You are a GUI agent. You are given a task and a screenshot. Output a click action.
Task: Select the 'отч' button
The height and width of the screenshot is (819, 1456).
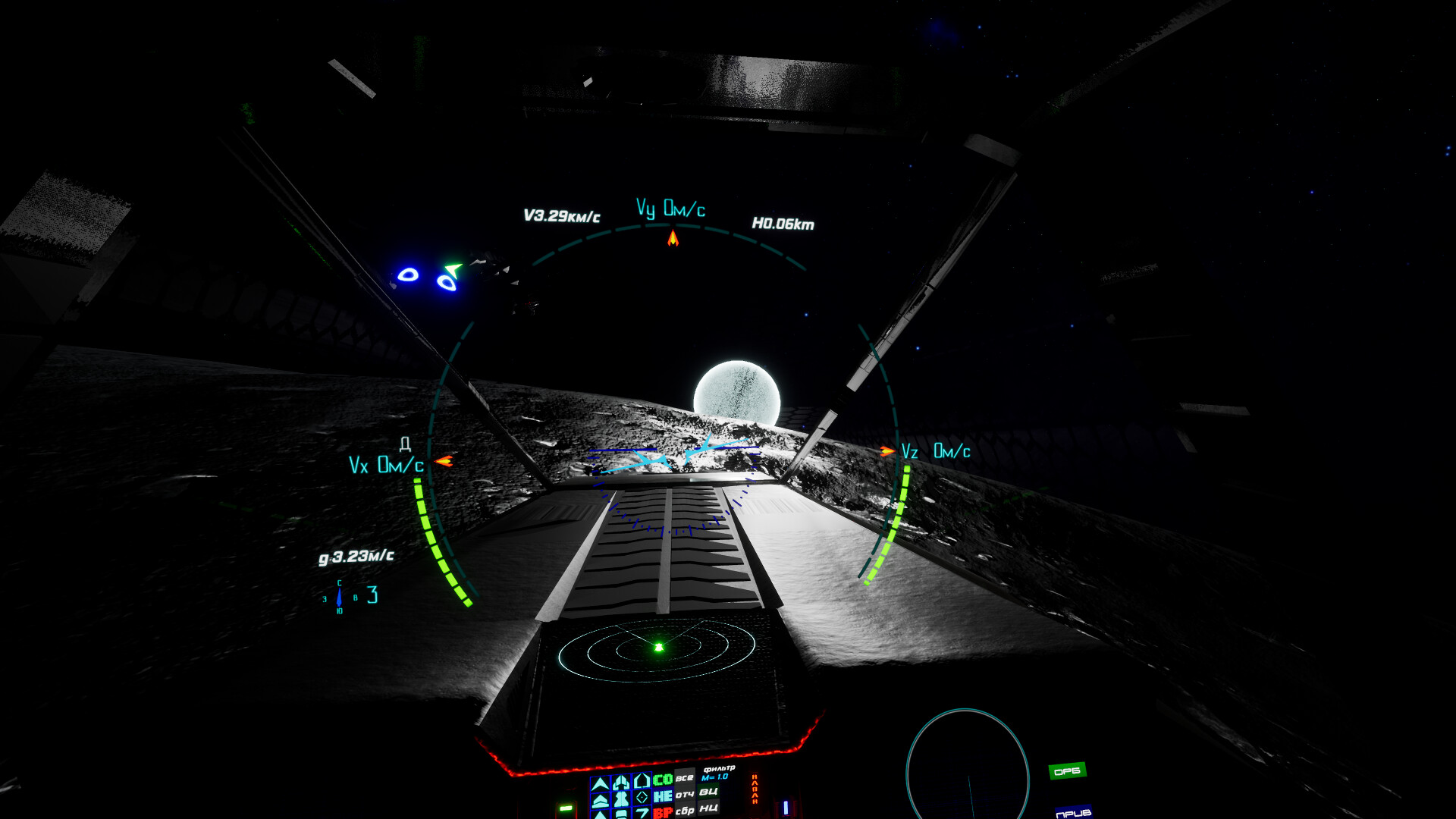[x=685, y=795]
